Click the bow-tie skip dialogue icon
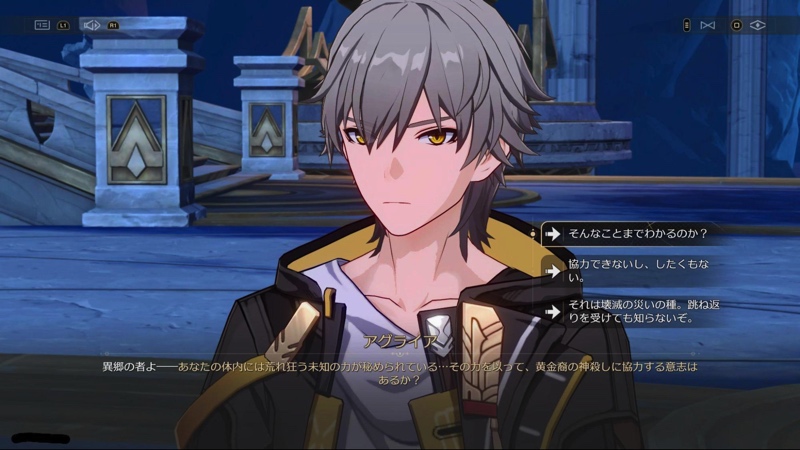The image size is (800, 450). [708, 25]
